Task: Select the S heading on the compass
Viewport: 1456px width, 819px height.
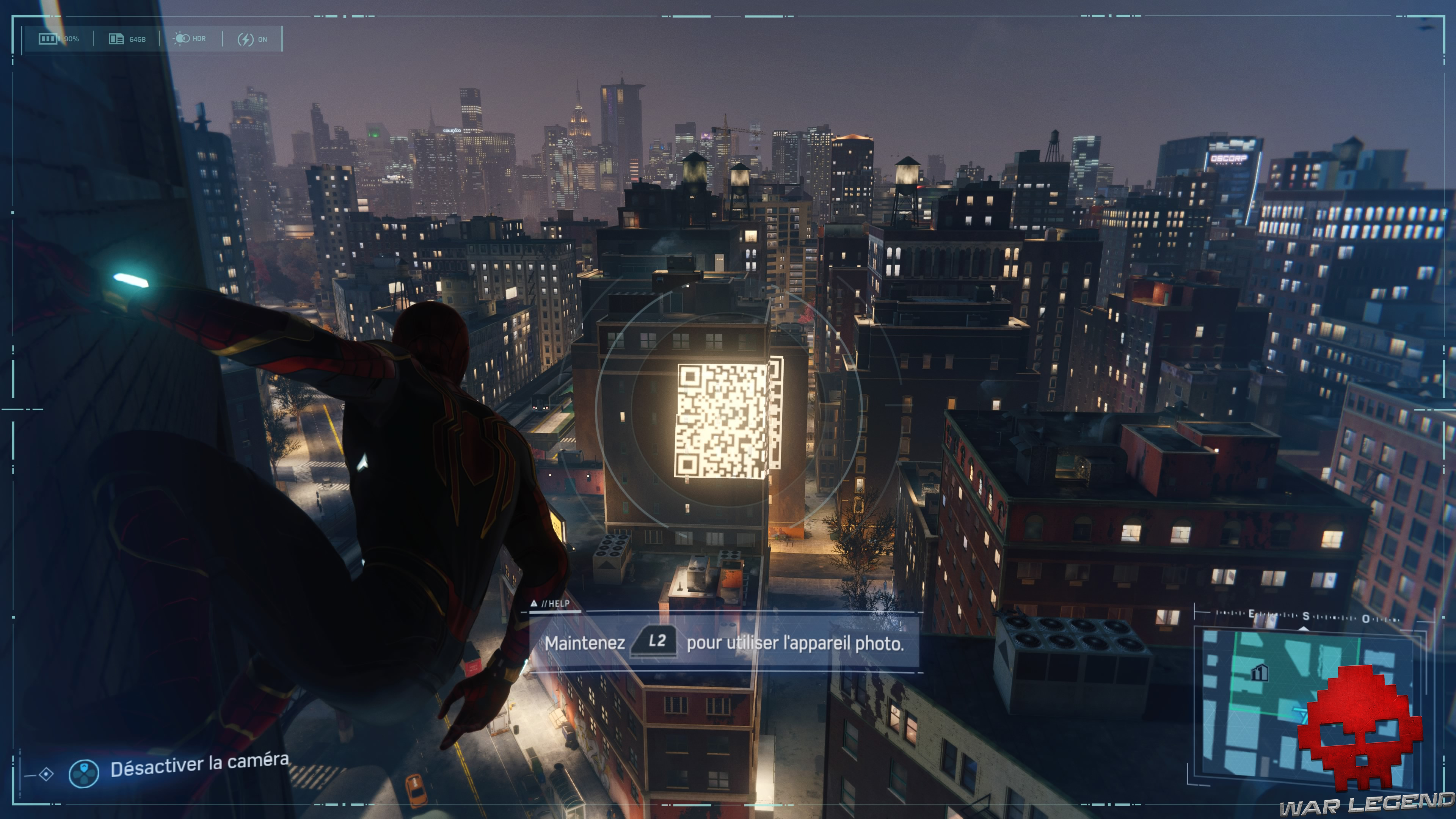Action: tap(1306, 616)
